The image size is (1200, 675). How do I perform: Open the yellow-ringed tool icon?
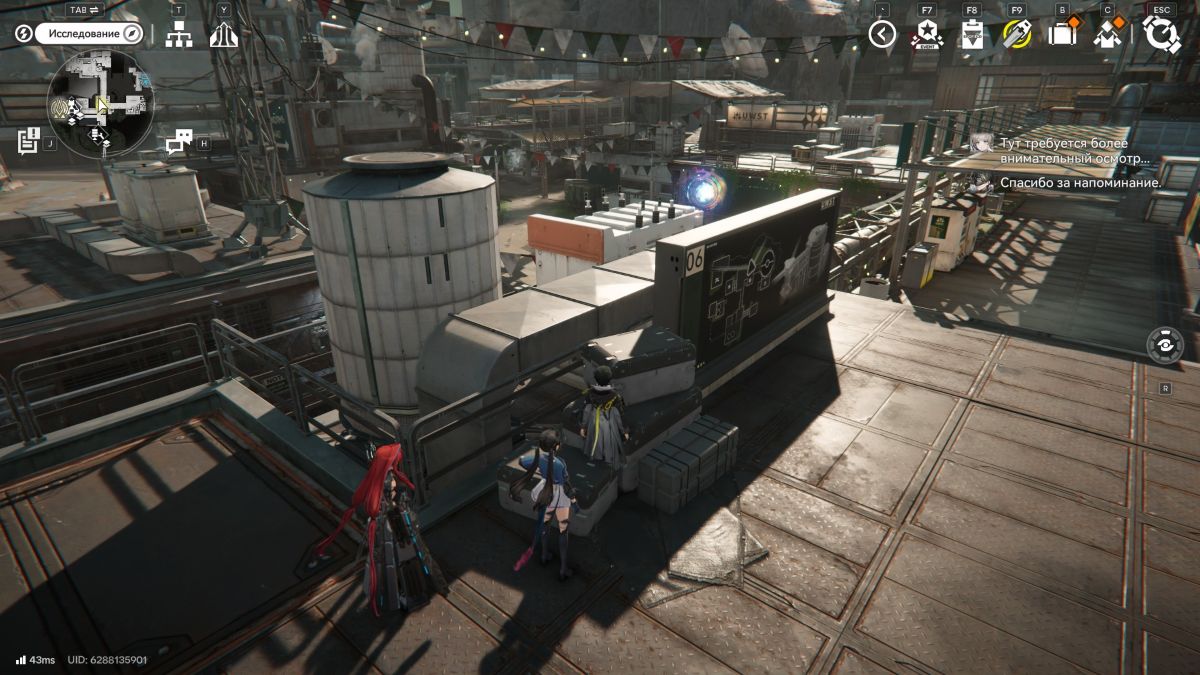tap(1017, 34)
